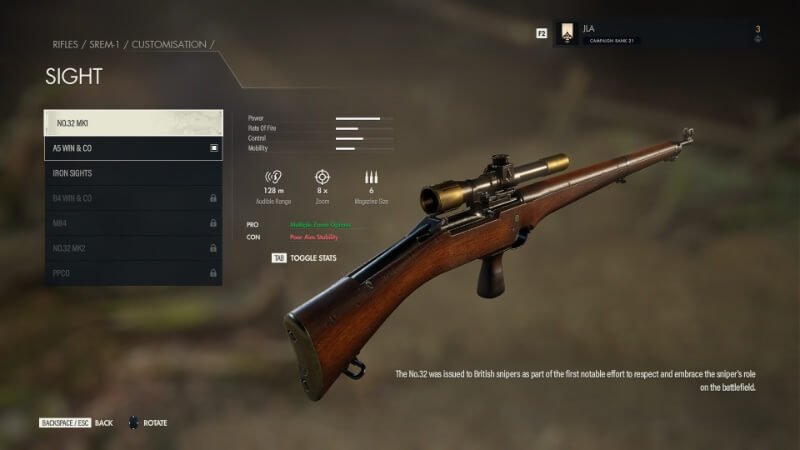Viewport: 800px width, 450px height.
Task: Choose the A5 Win & Co sight
Action: tap(133, 148)
